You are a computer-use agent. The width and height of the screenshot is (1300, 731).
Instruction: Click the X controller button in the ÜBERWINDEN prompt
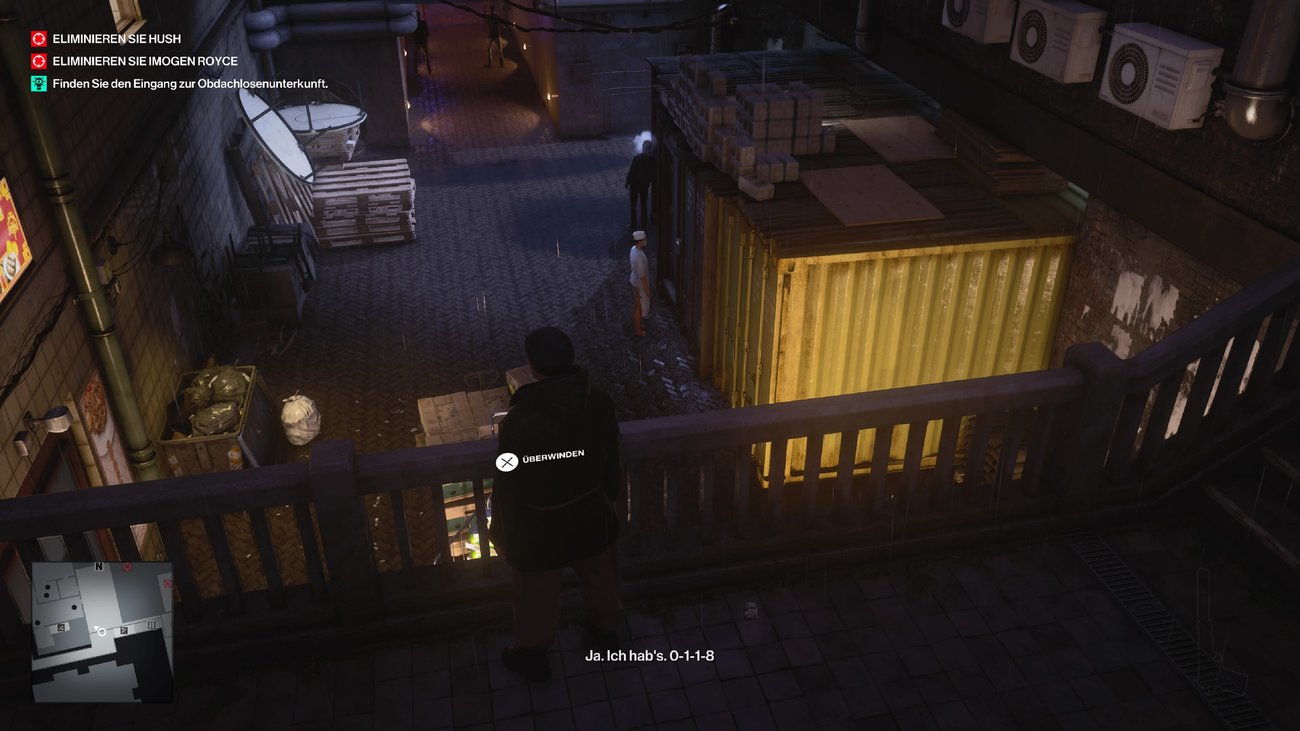506,463
